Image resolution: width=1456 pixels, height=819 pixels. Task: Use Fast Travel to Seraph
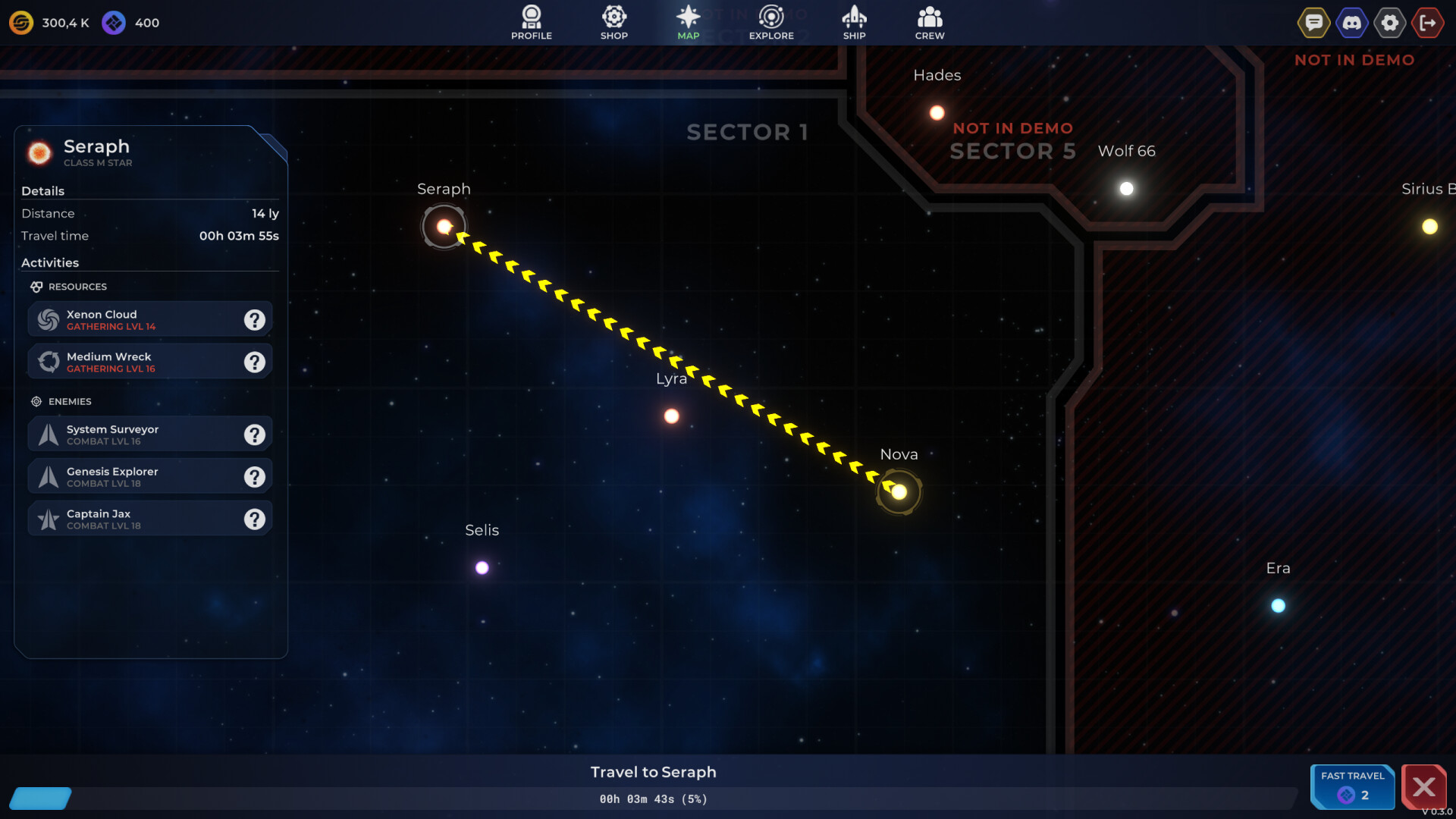(1352, 787)
